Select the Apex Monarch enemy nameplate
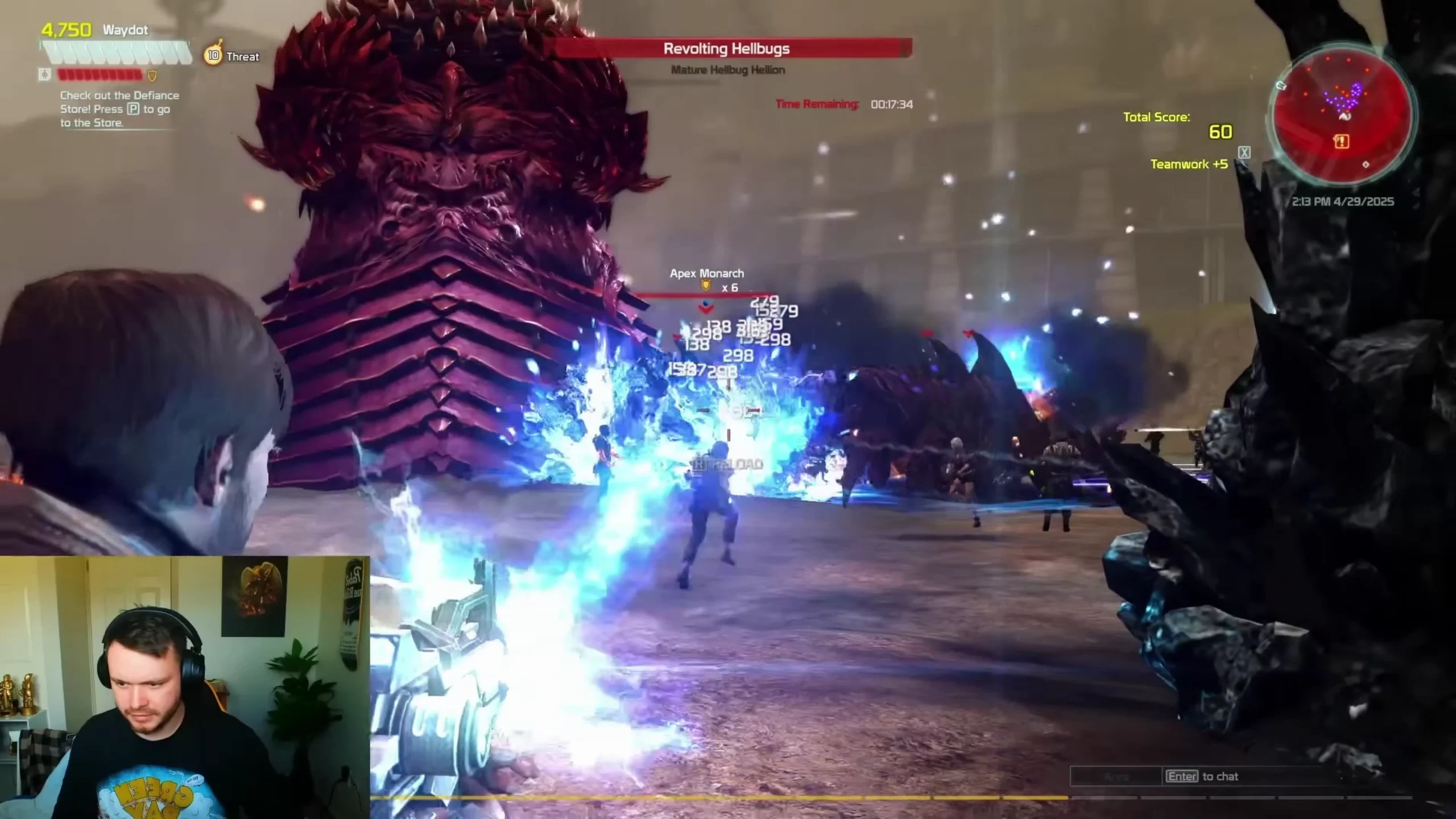The image size is (1456, 819). click(706, 274)
